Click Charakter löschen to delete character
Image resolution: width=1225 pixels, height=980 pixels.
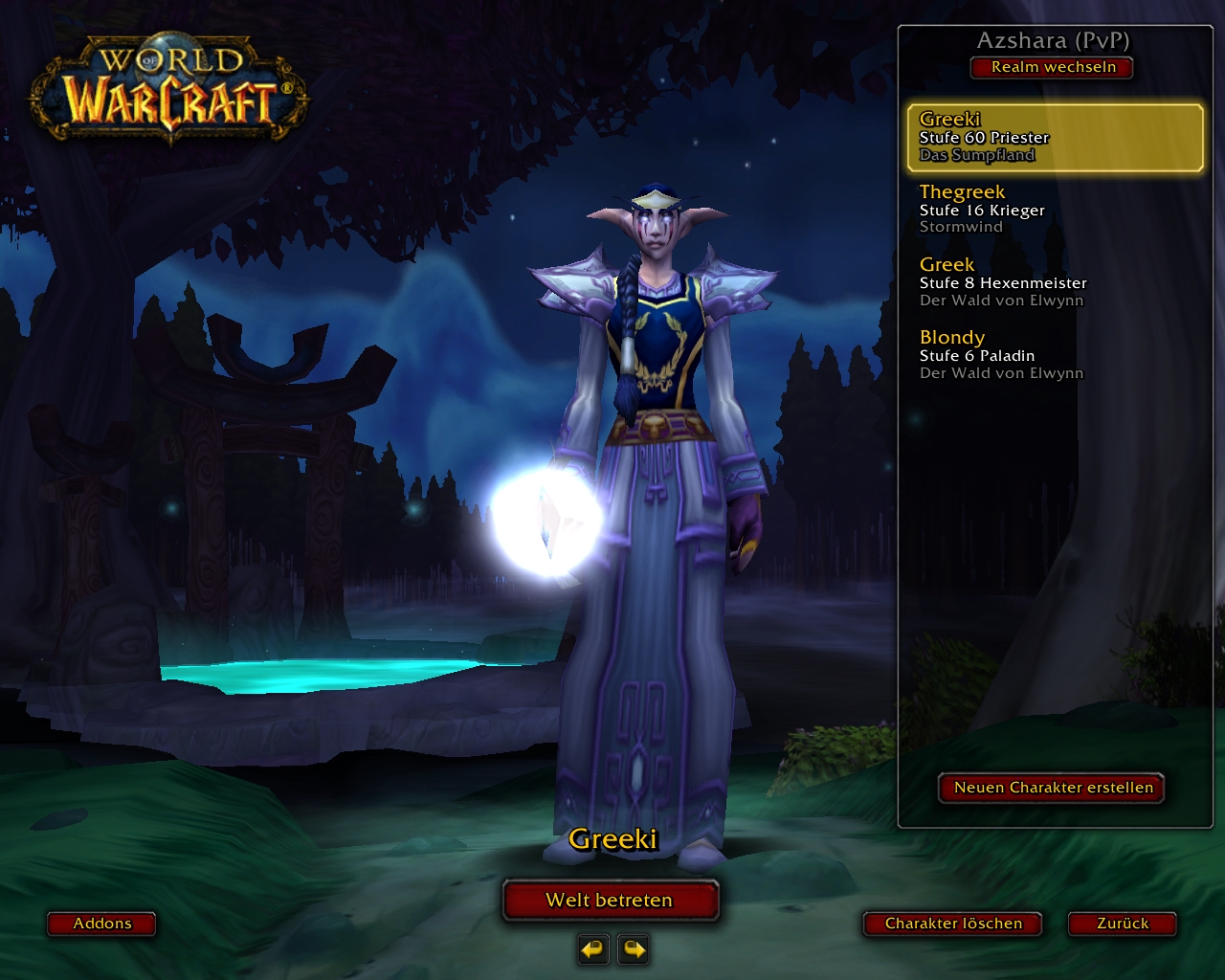pyautogui.click(x=953, y=924)
